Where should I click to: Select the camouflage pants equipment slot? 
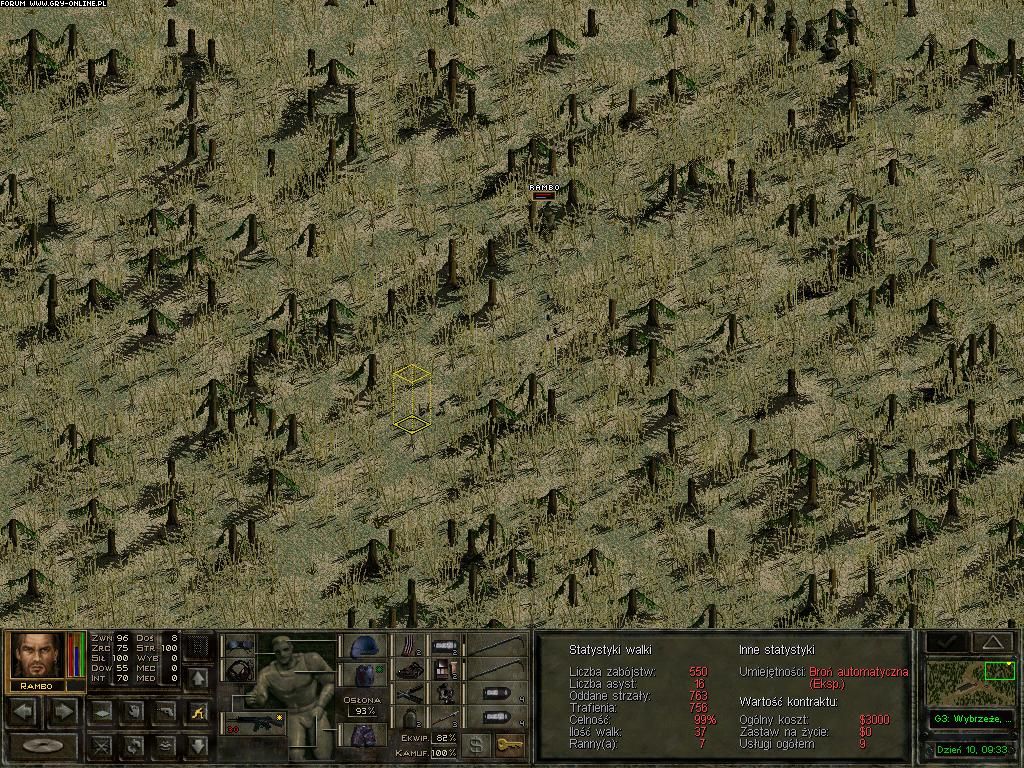362,735
